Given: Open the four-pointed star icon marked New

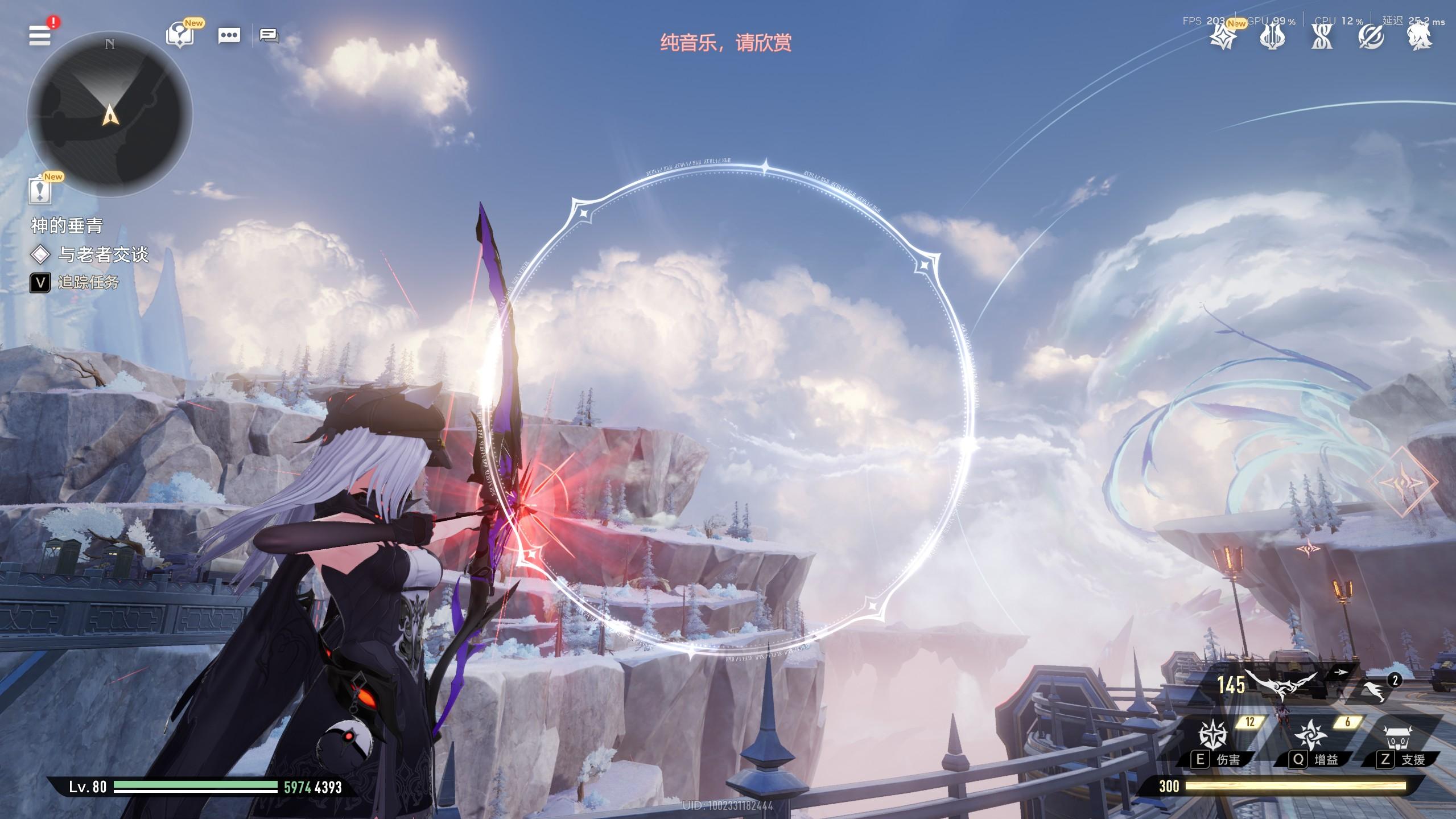Looking at the screenshot, I should tap(1222, 38).
